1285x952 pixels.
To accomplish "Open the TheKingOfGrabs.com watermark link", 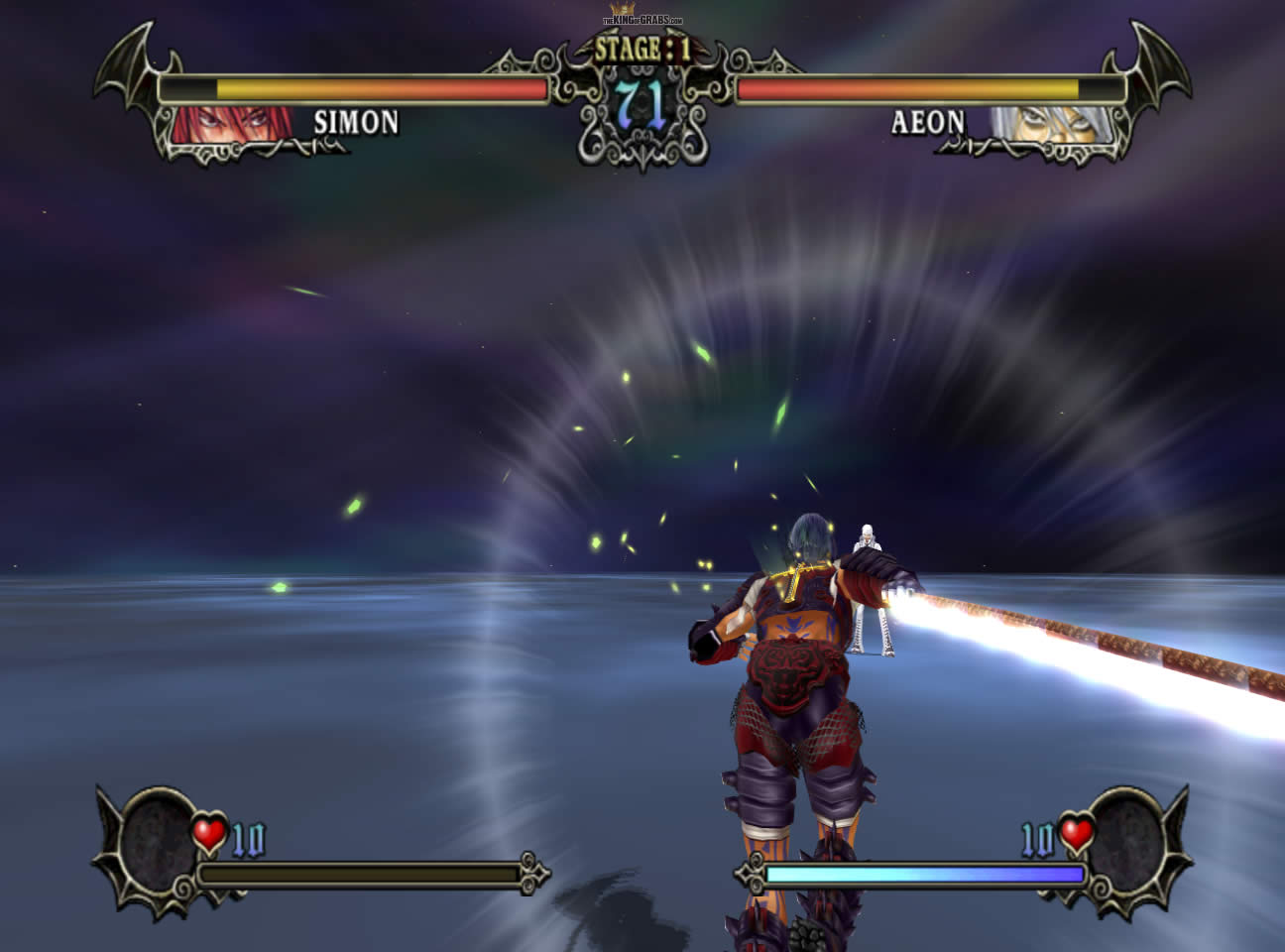I will [642, 19].
